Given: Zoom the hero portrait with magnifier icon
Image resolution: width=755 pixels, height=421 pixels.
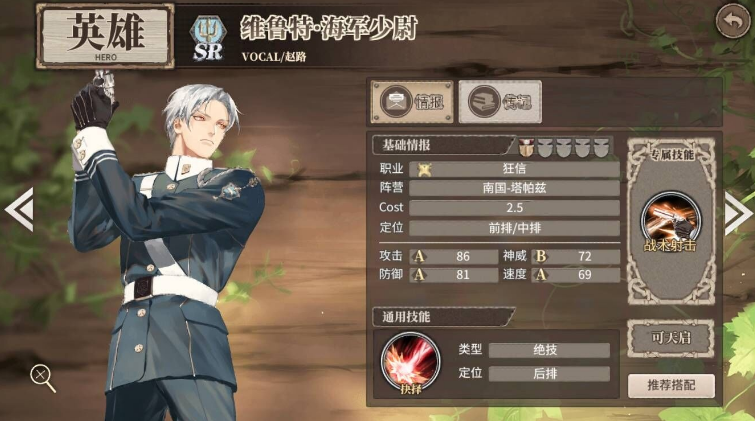Looking at the screenshot, I should (x=42, y=377).
